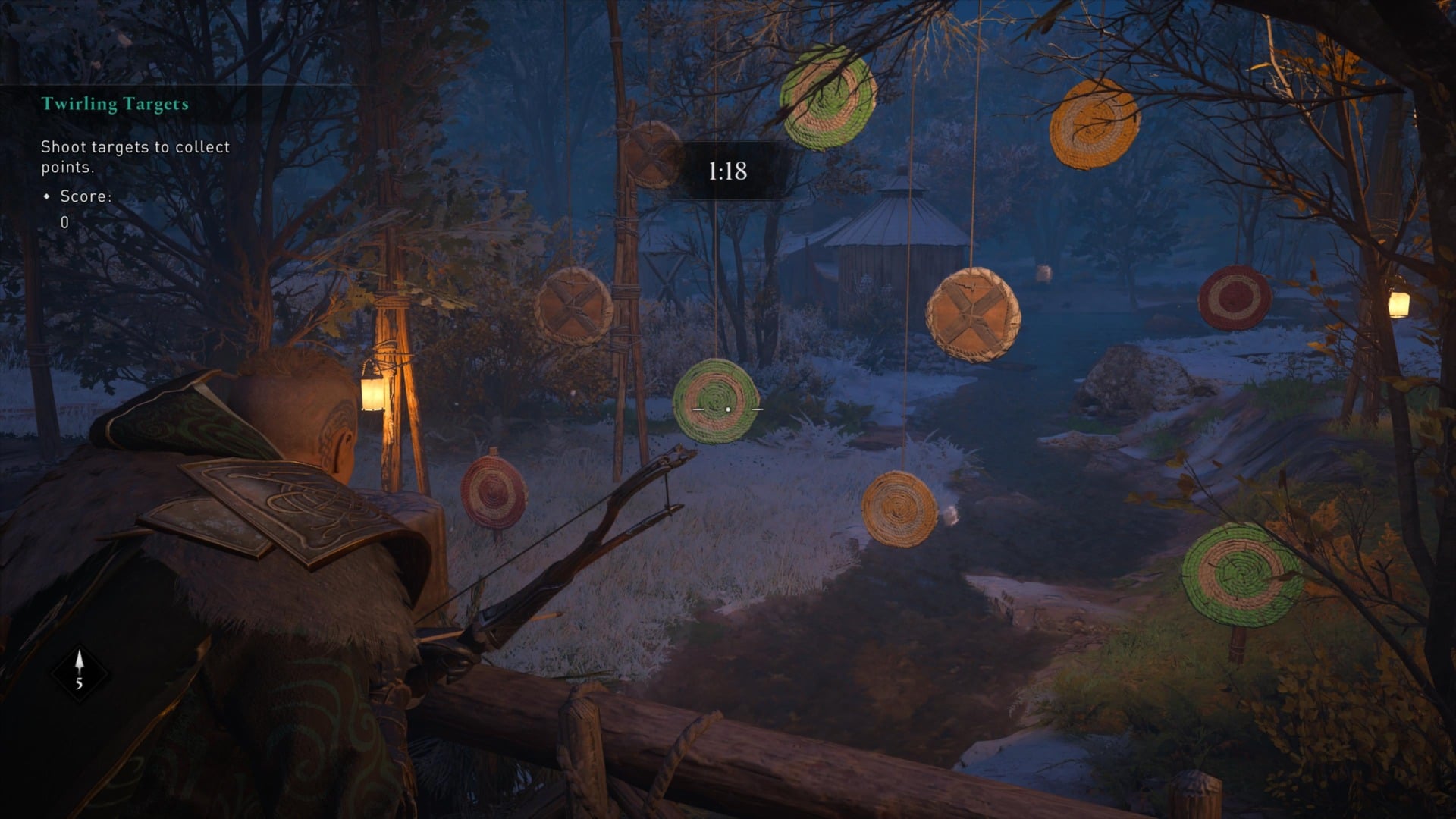Select the wooden cross-pattern target center

coord(971,315)
